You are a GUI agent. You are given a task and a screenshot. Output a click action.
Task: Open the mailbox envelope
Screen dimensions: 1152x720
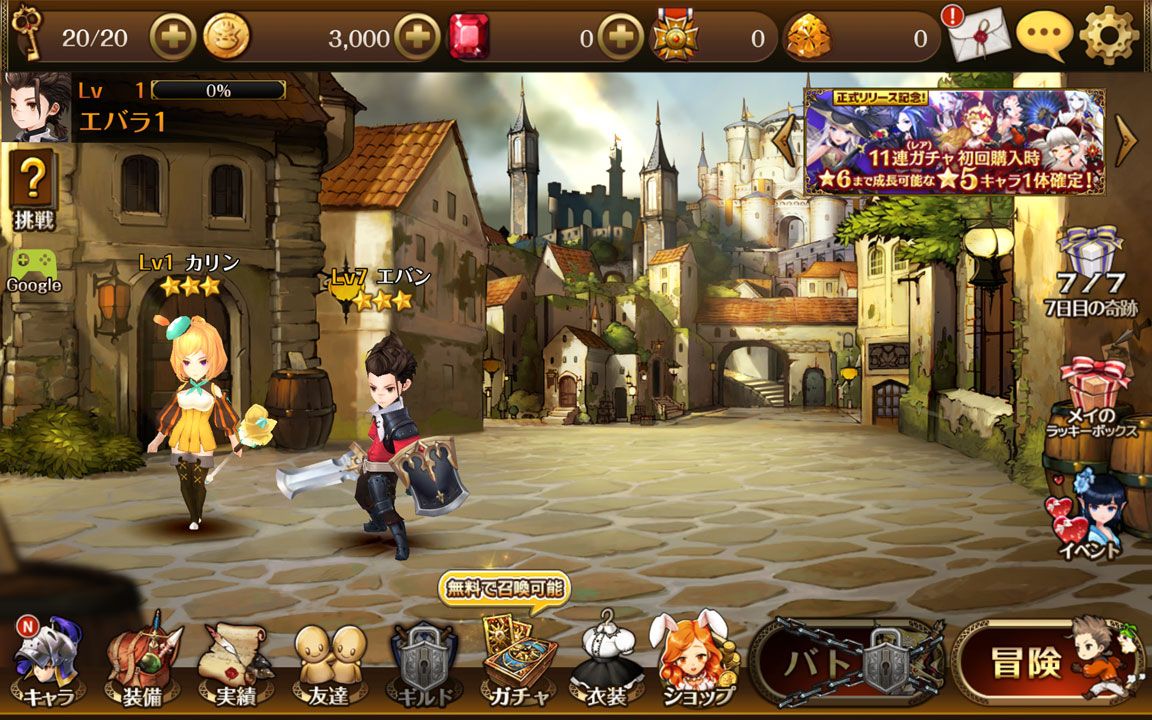978,38
